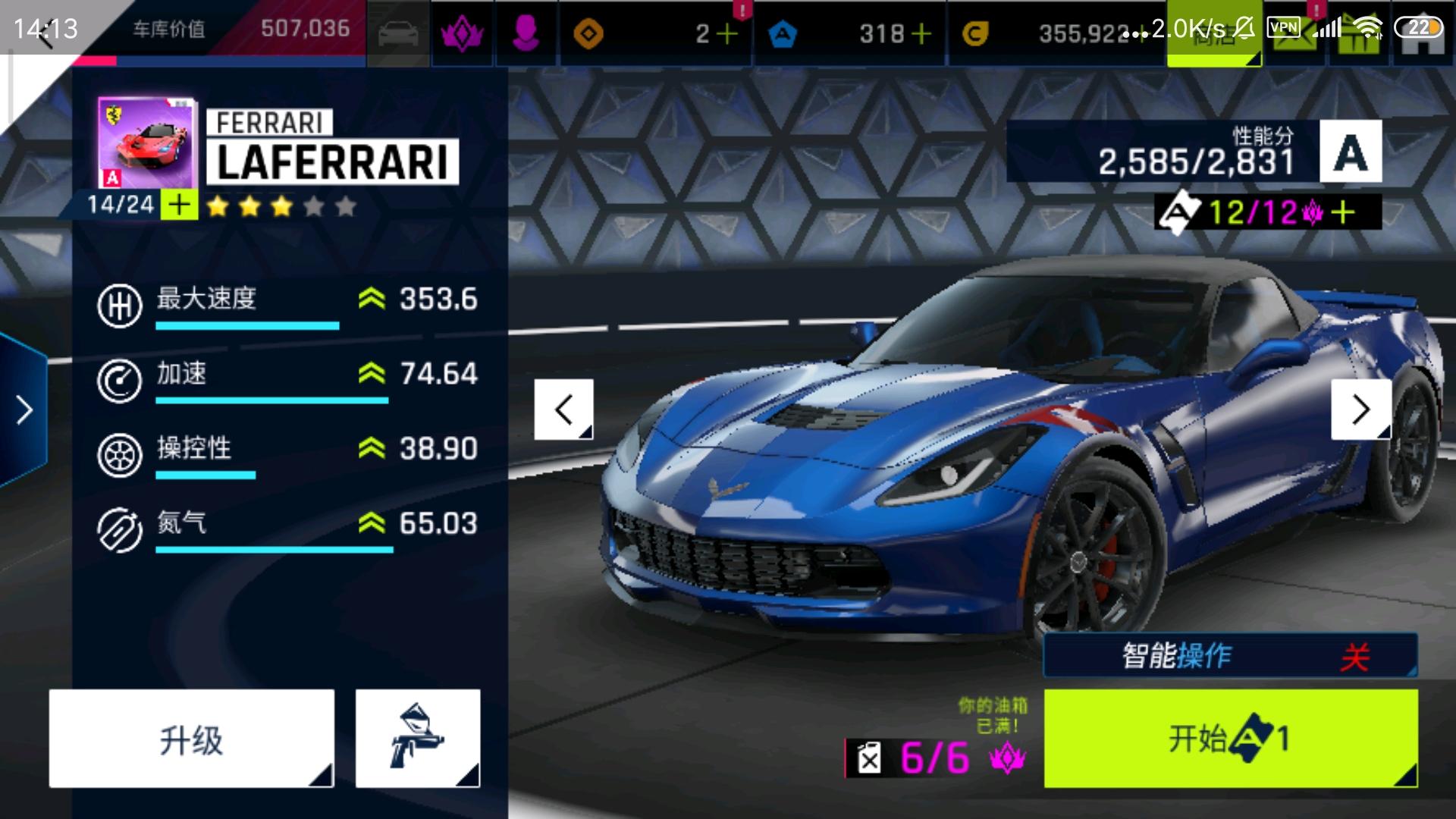Open the 升级 upgrade screen
The image size is (1456, 819).
[x=191, y=738]
